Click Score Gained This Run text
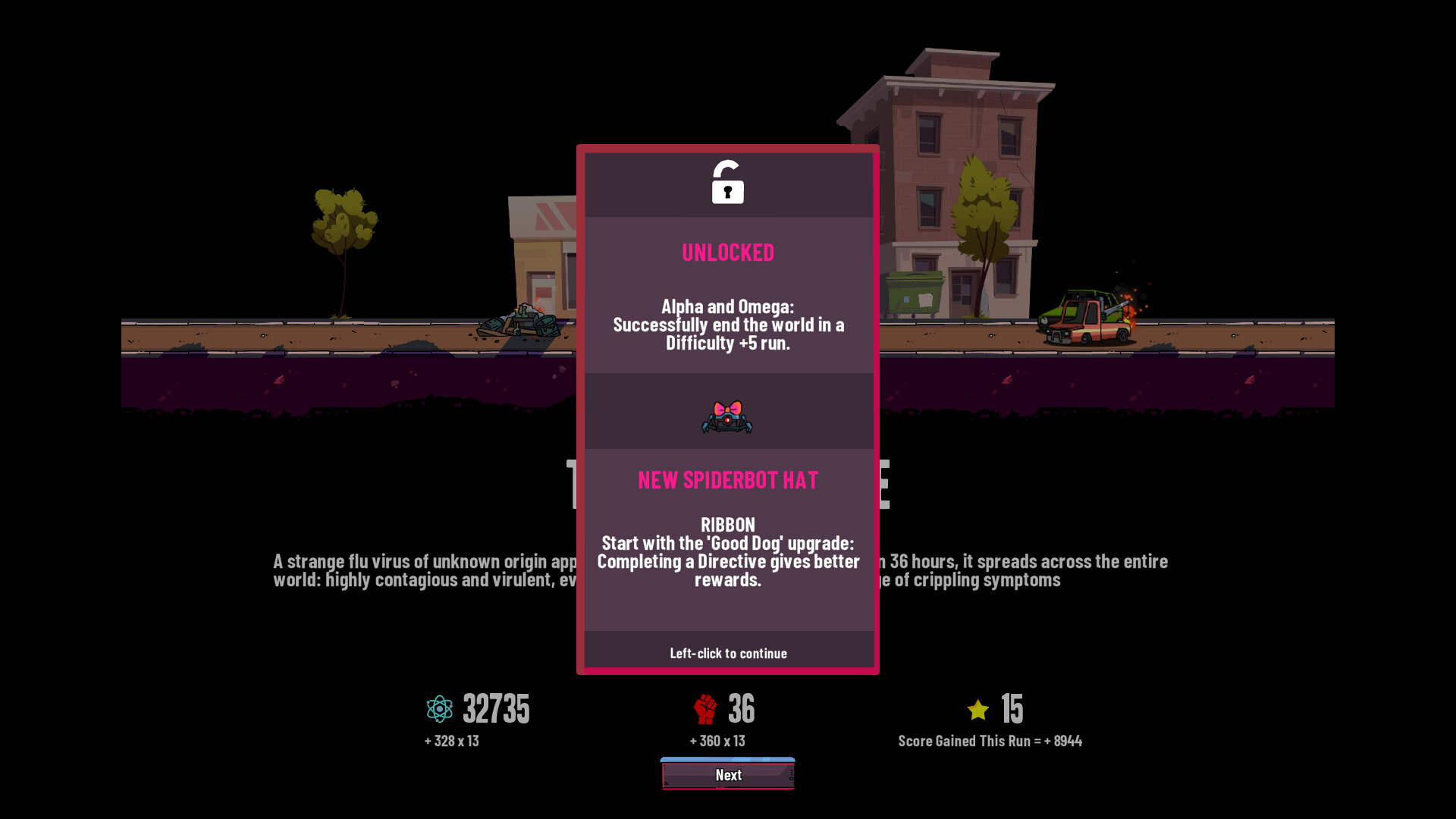 click(990, 741)
